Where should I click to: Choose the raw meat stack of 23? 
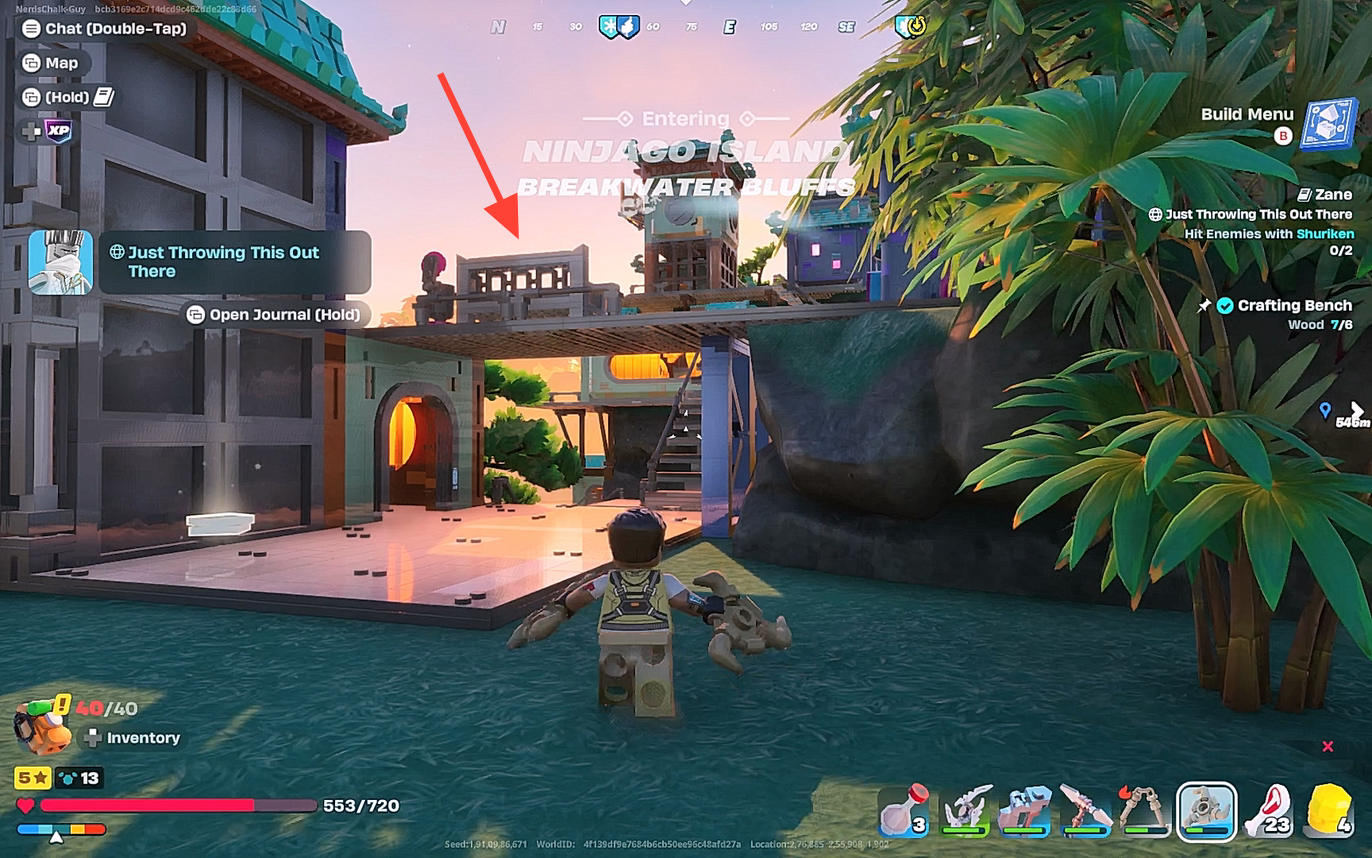coord(1268,809)
